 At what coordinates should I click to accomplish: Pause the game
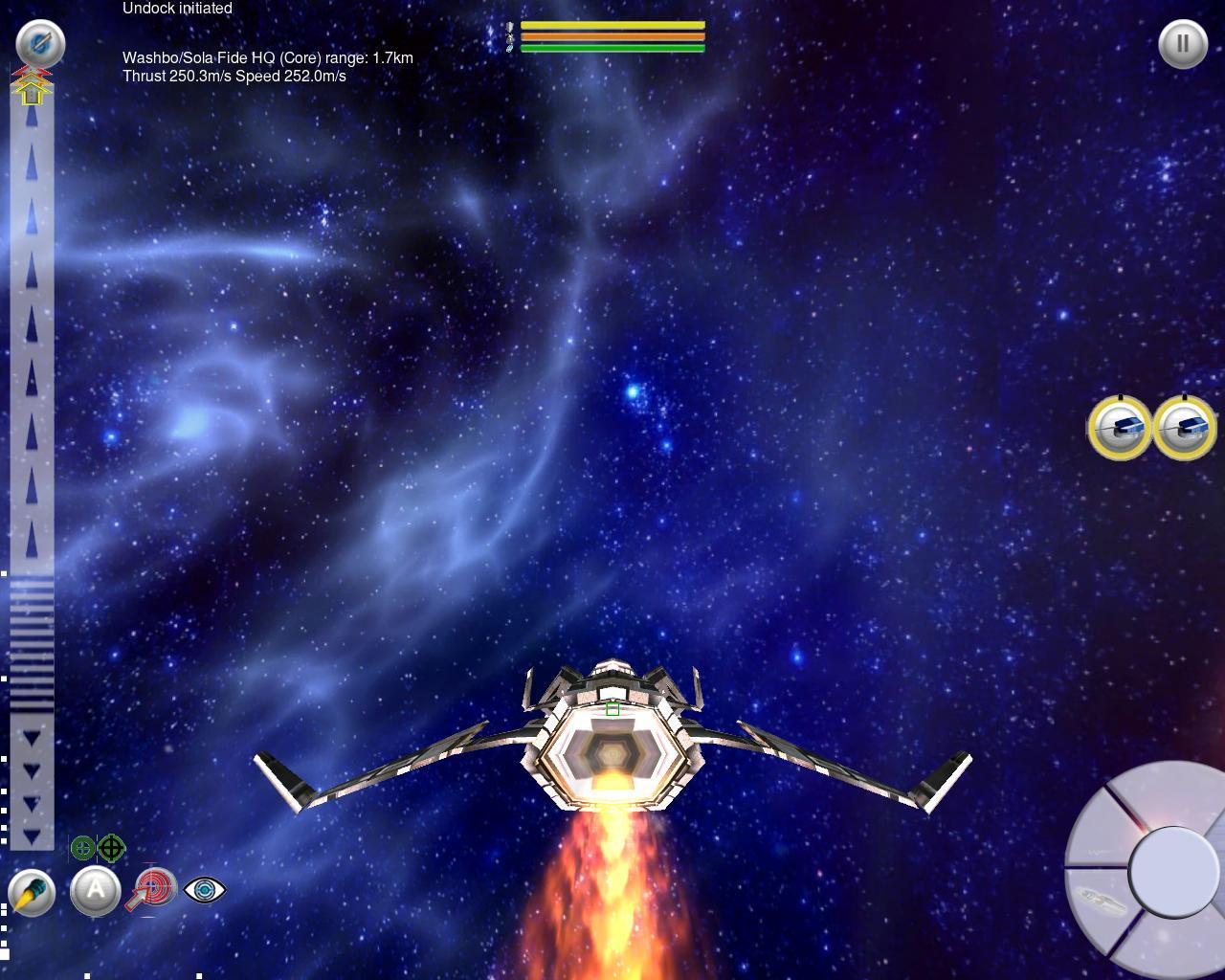(1183, 43)
